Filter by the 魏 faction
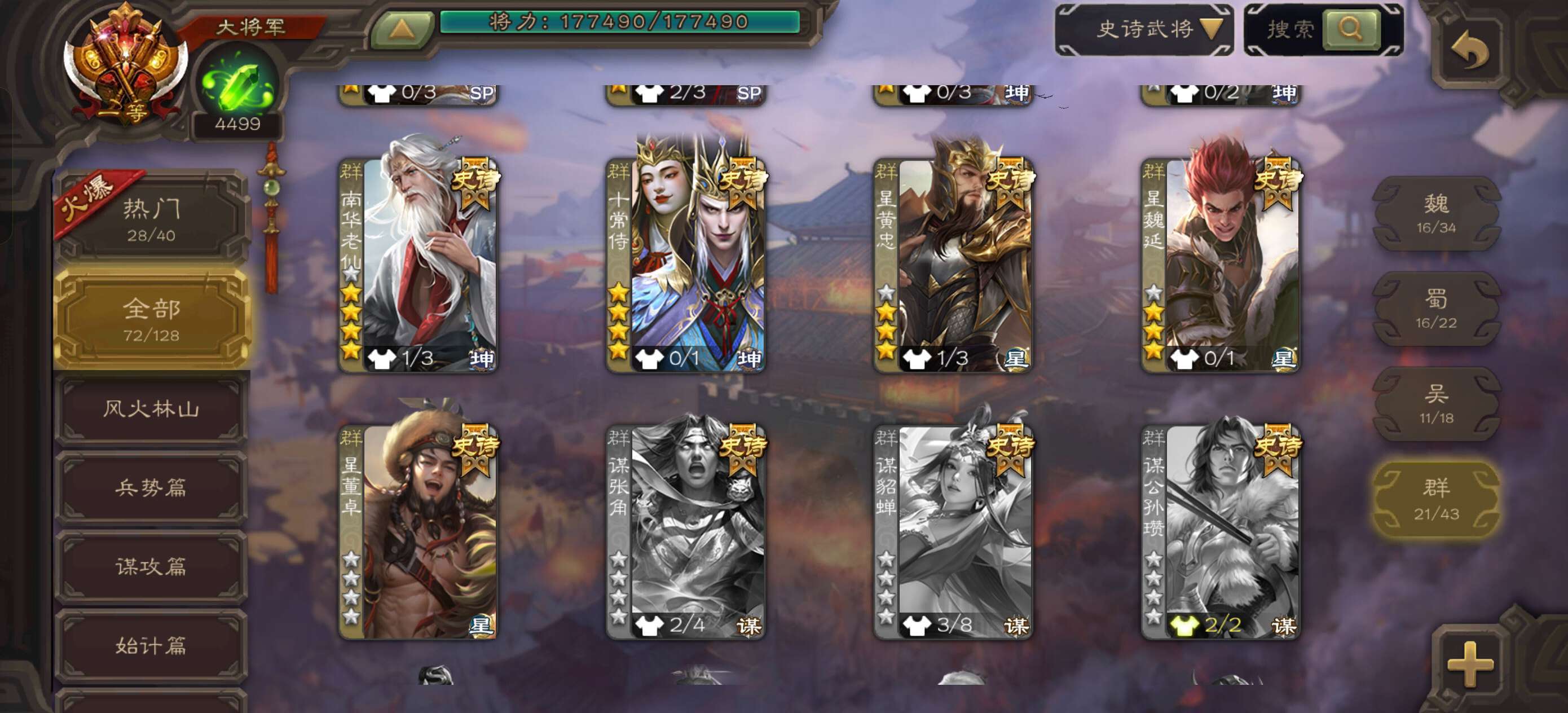This screenshot has width=1568, height=713. click(1436, 213)
